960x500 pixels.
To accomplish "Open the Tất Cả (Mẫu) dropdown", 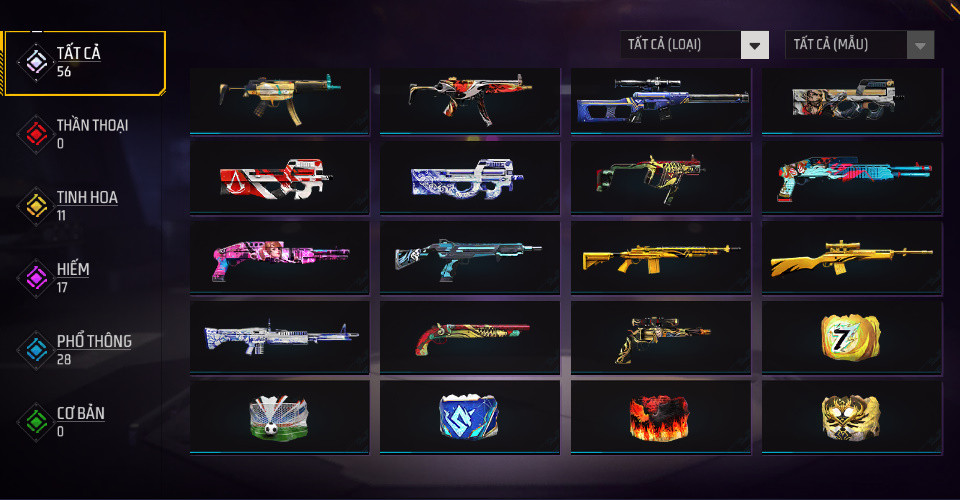I will click(x=860, y=45).
